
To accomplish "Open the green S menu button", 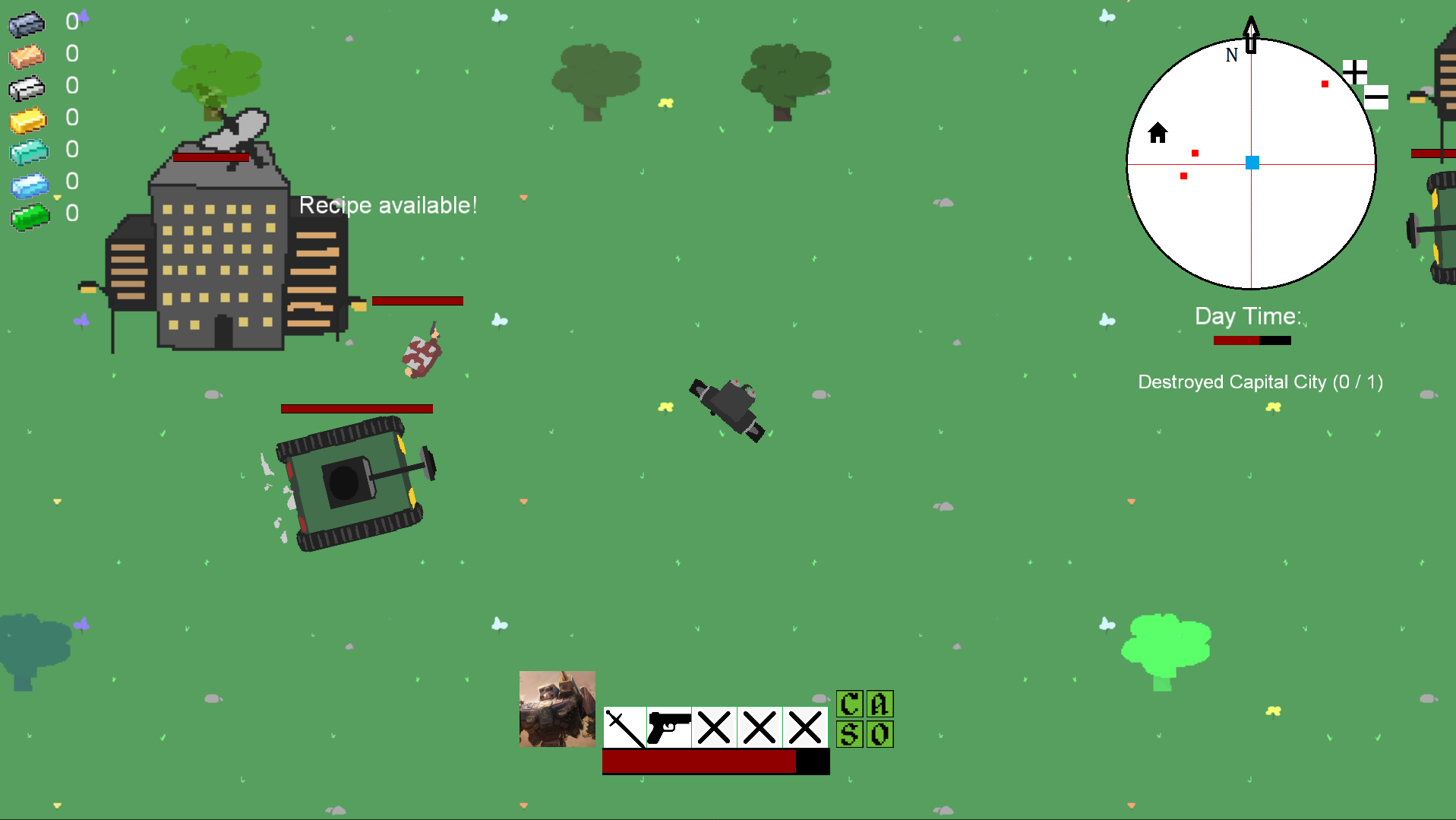I will tap(849, 734).
